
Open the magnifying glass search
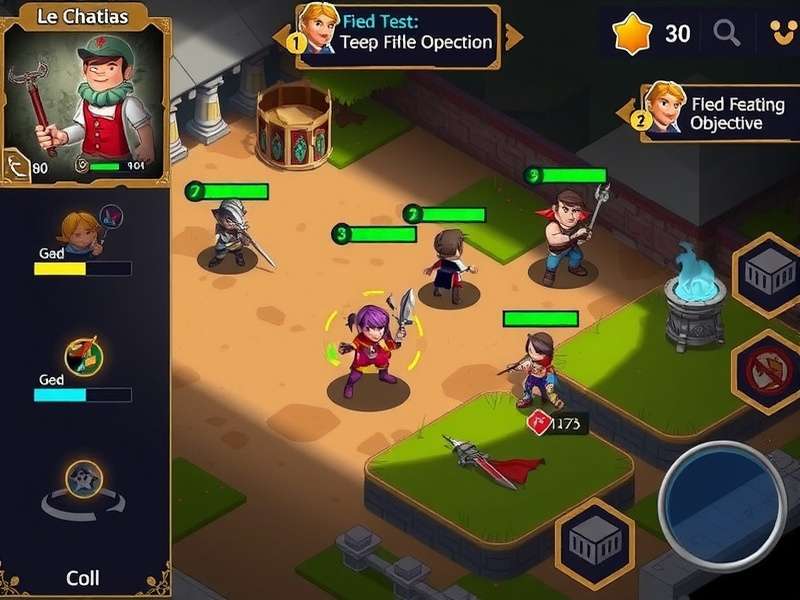click(x=727, y=34)
